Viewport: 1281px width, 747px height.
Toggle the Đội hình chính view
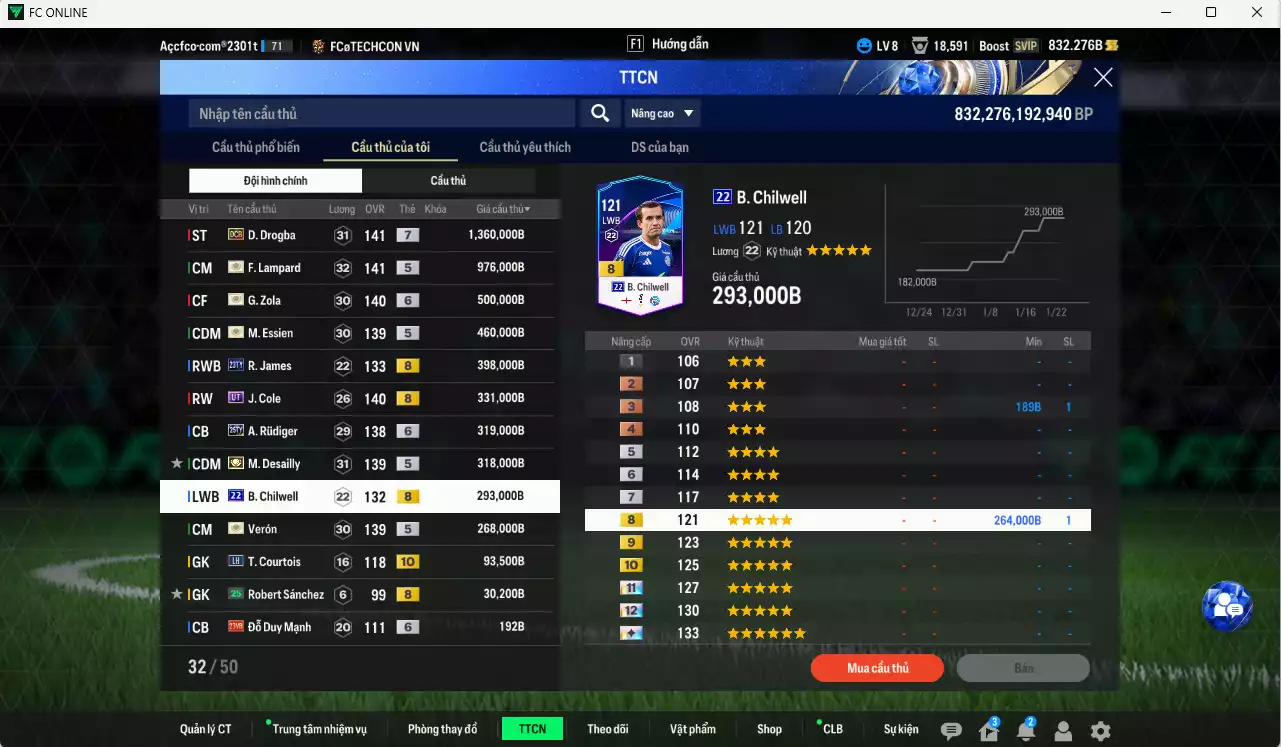[x=275, y=180]
